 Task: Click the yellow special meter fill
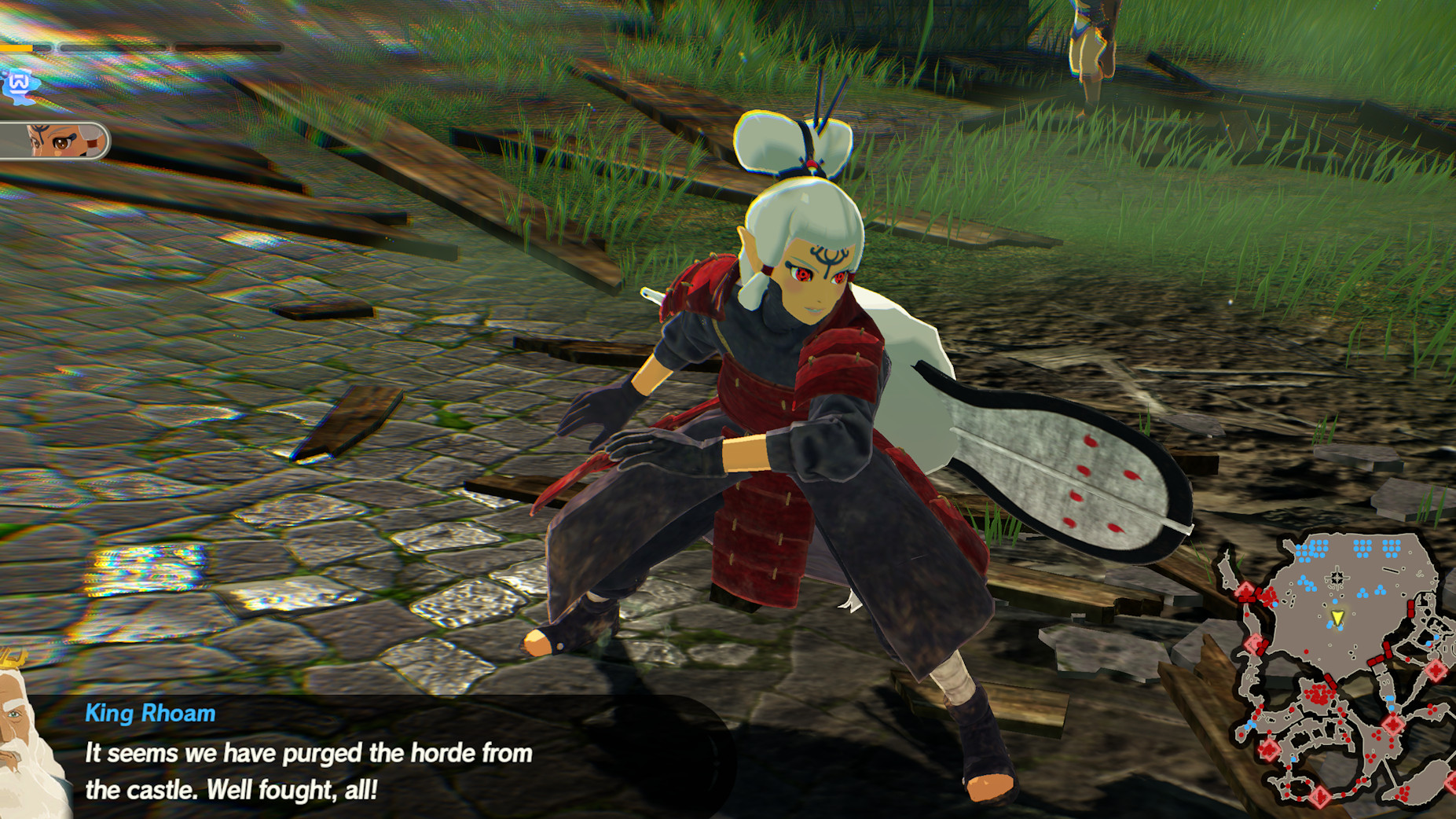click(16, 47)
